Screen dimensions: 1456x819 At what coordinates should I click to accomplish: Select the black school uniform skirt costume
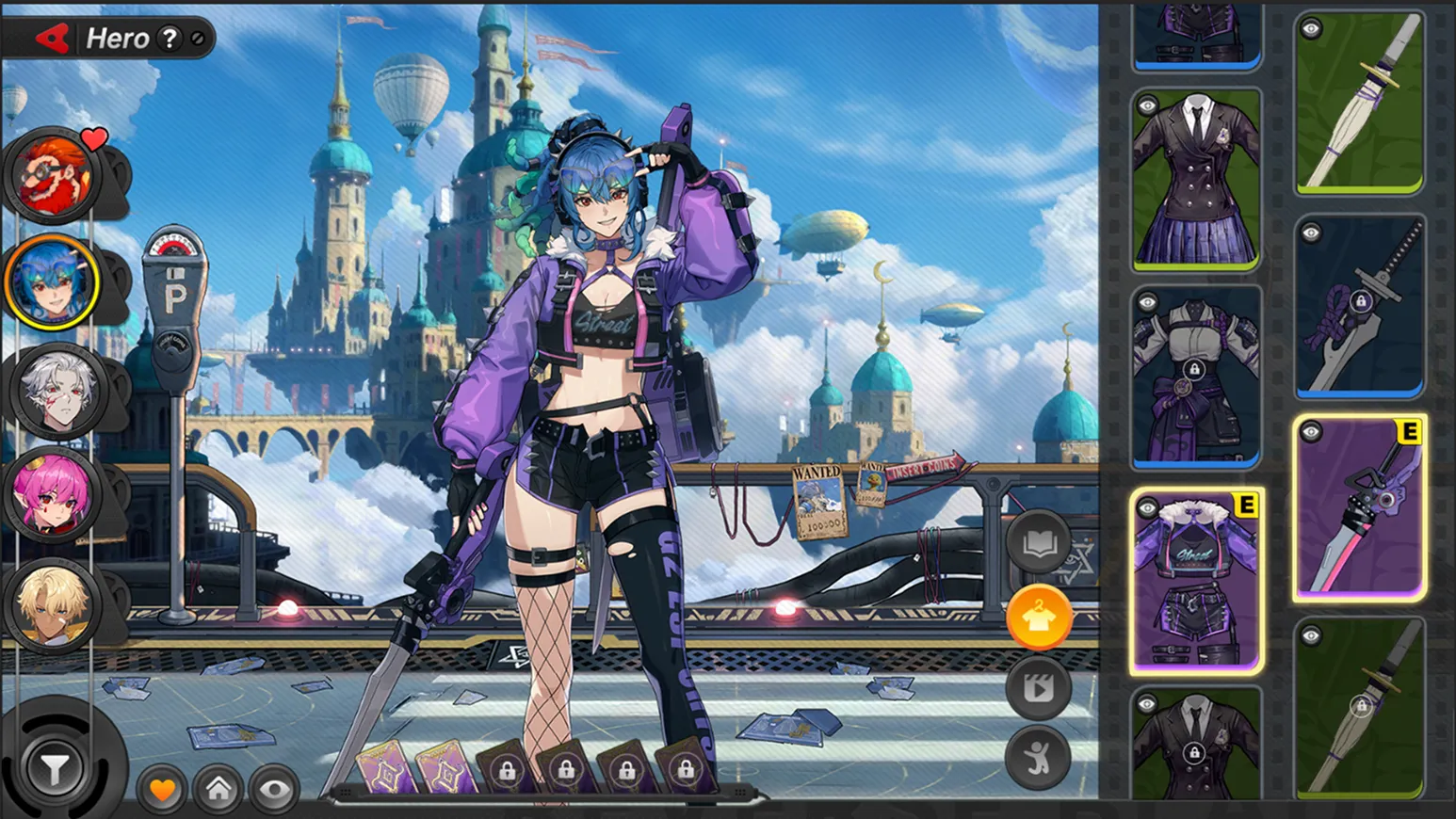click(1196, 180)
